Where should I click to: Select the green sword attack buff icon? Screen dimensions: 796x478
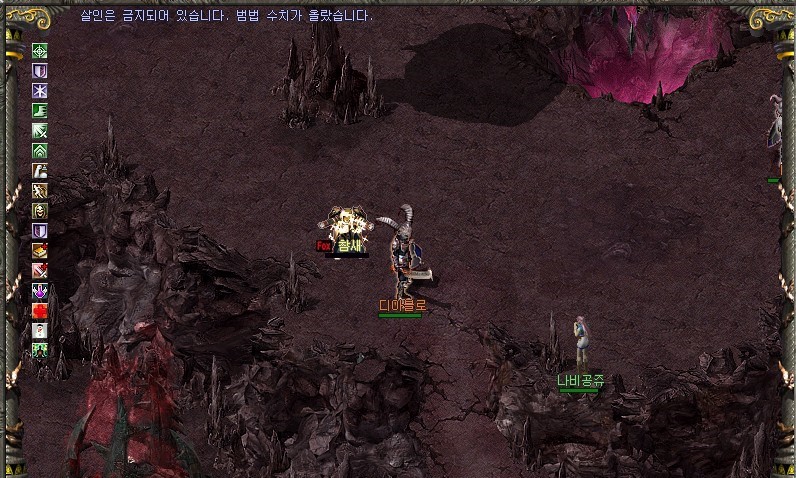(40, 131)
